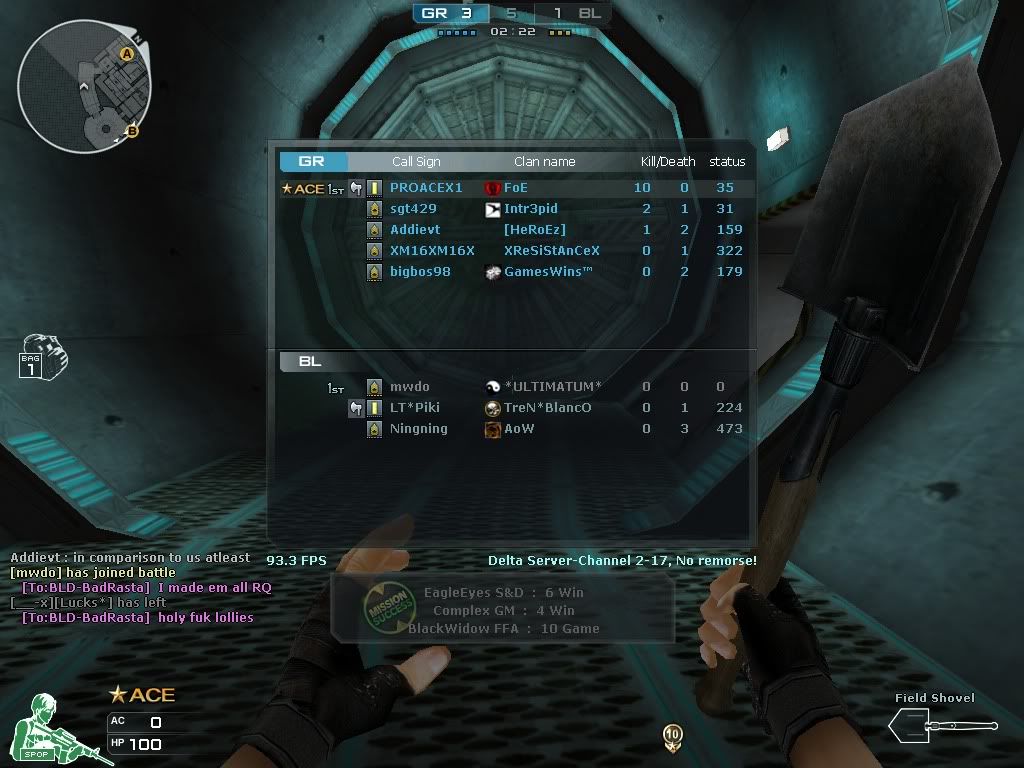Click the gold rank 10 medal icon
This screenshot has height=768, width=1024.
673,737
